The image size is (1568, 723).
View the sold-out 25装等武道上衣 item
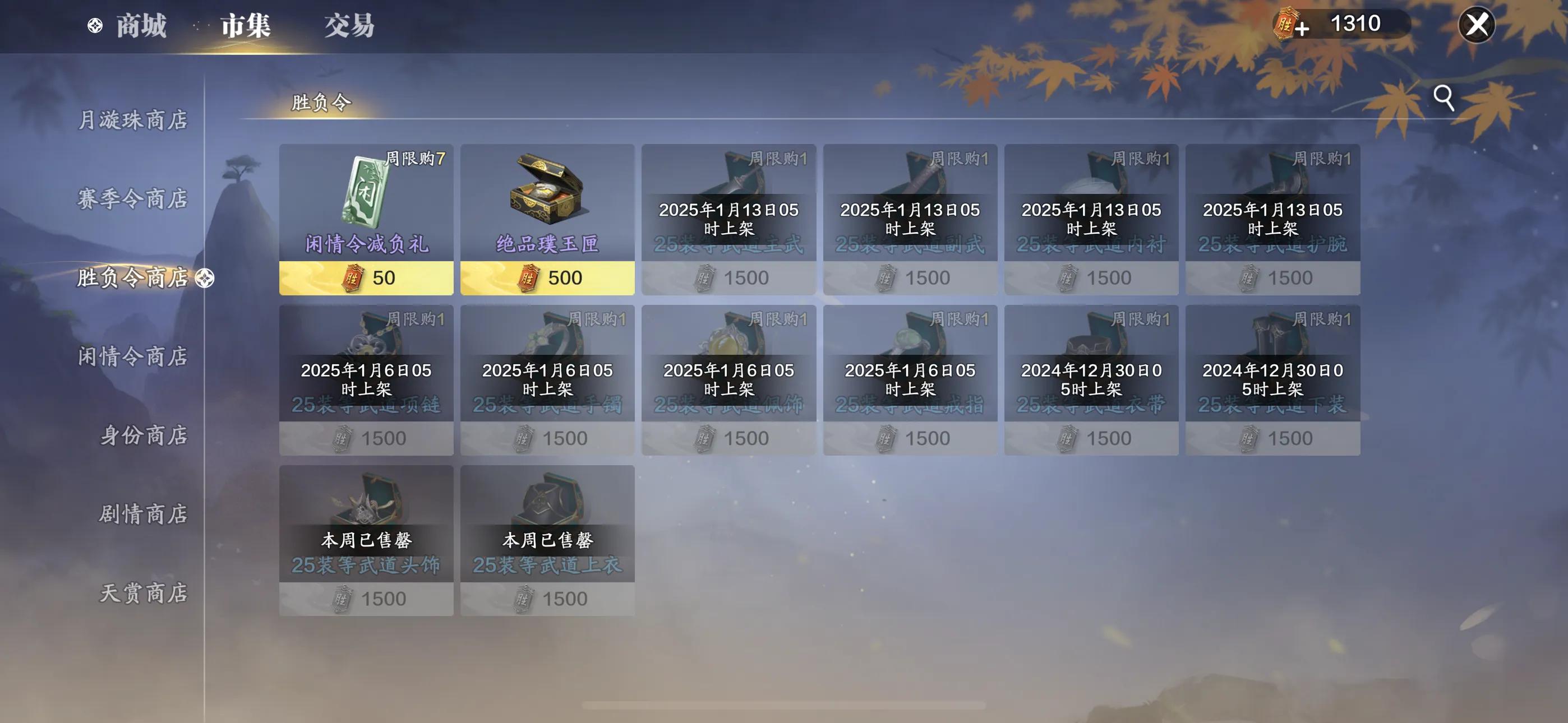pyautogui.click(x=547, y=540)
